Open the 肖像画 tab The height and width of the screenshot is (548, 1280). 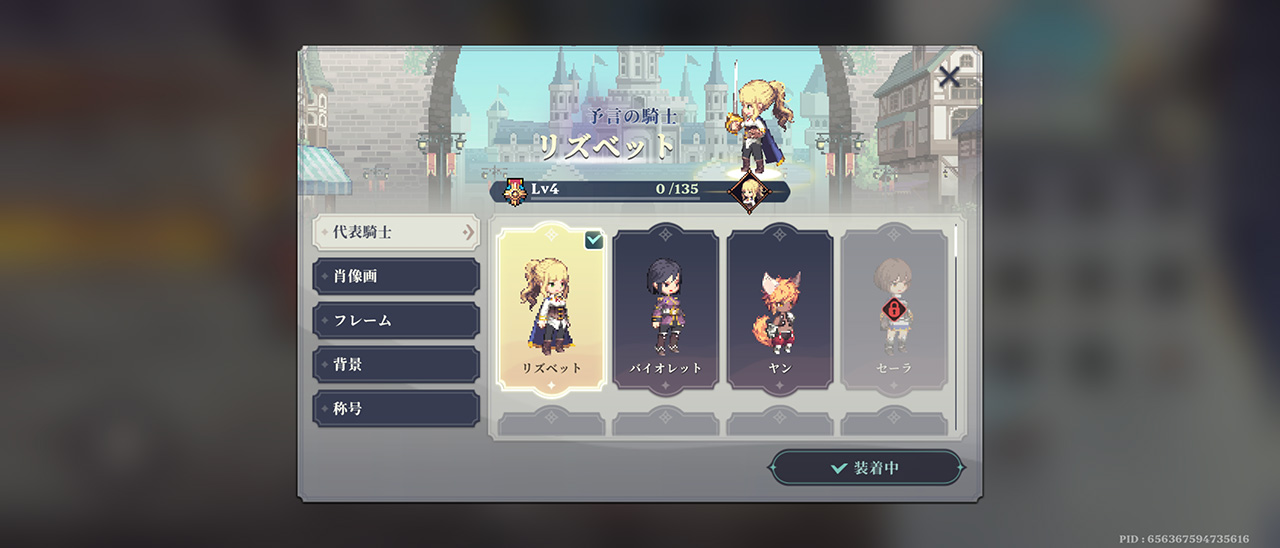395,276
